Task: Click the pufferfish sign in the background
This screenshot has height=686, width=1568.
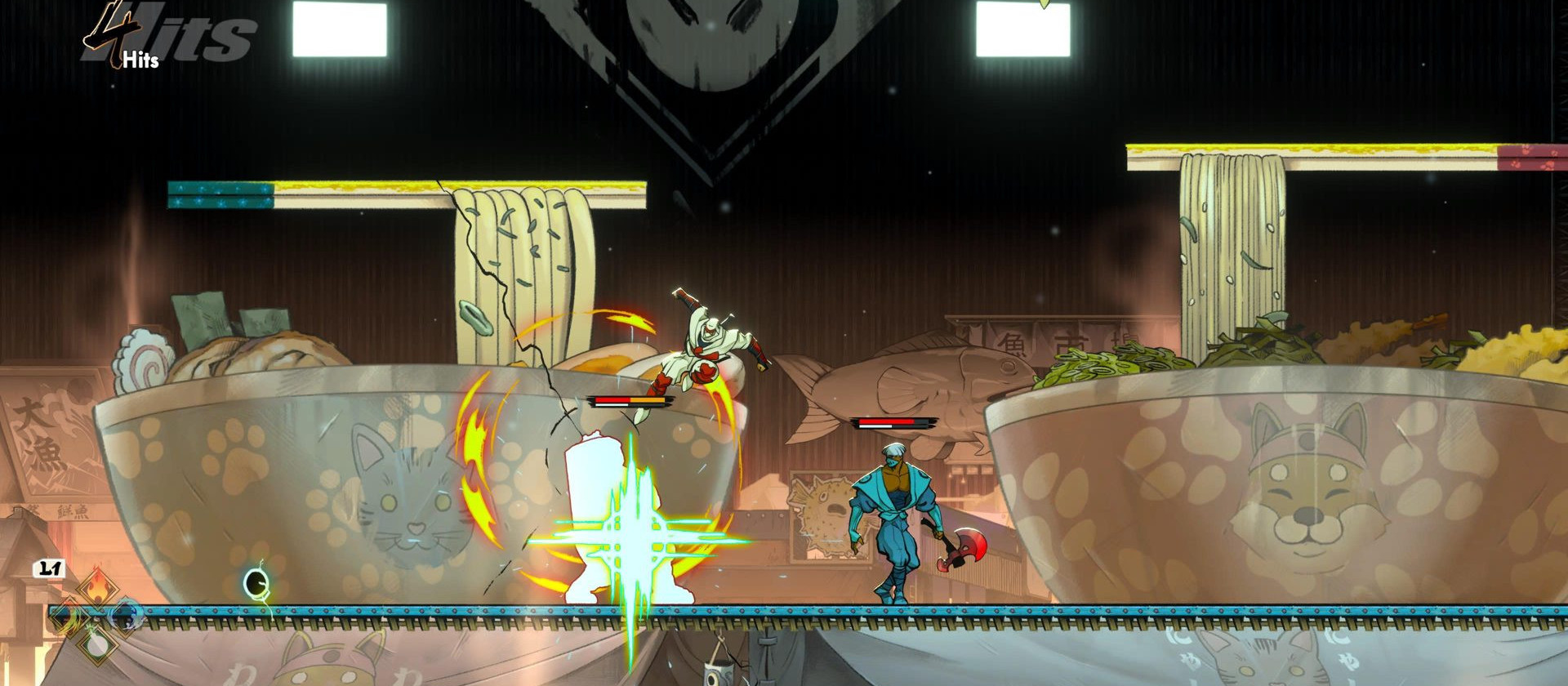Action: click(x=826, y=506)
